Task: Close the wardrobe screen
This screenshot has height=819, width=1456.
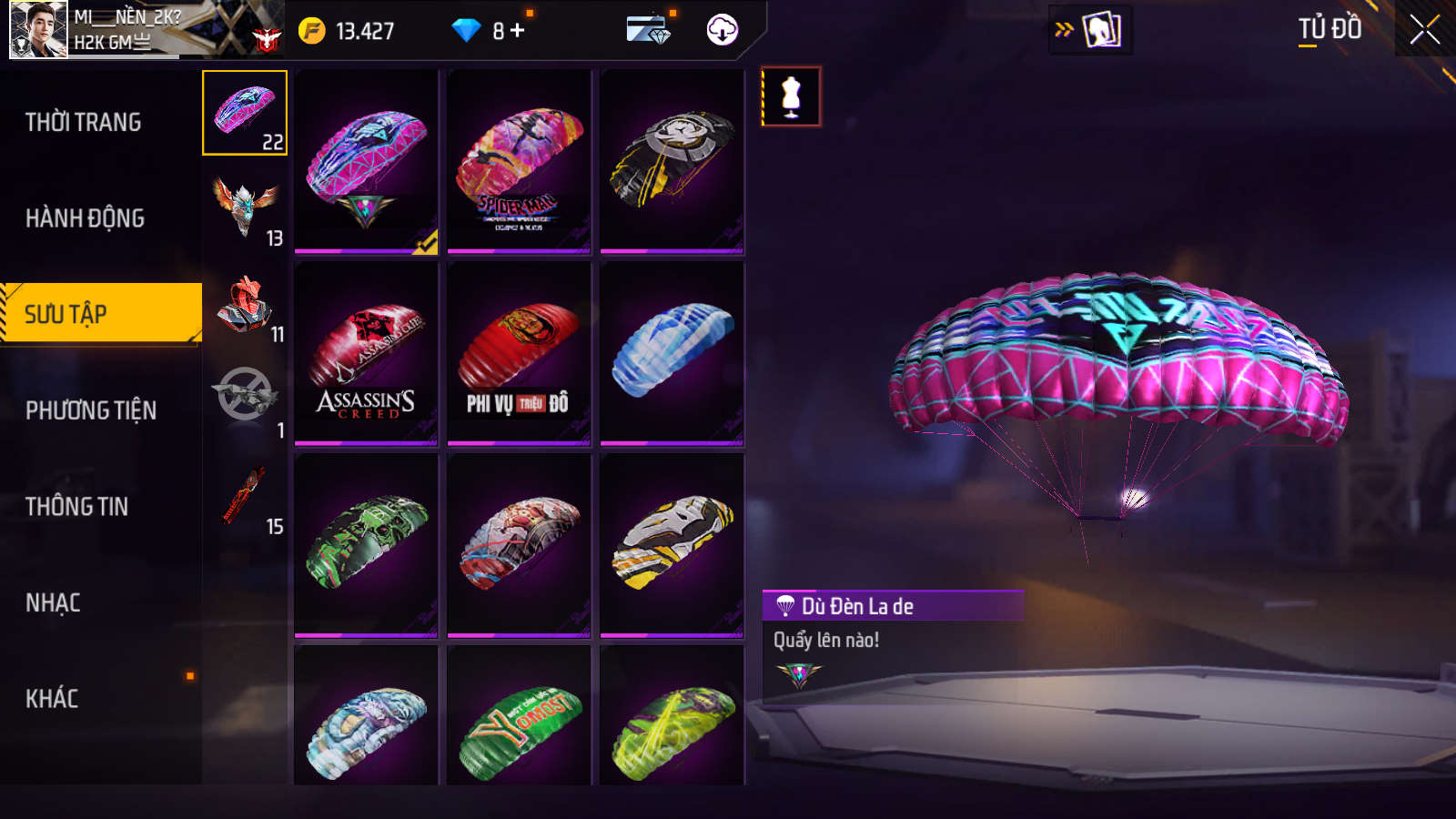Action: click(1424, 29)
